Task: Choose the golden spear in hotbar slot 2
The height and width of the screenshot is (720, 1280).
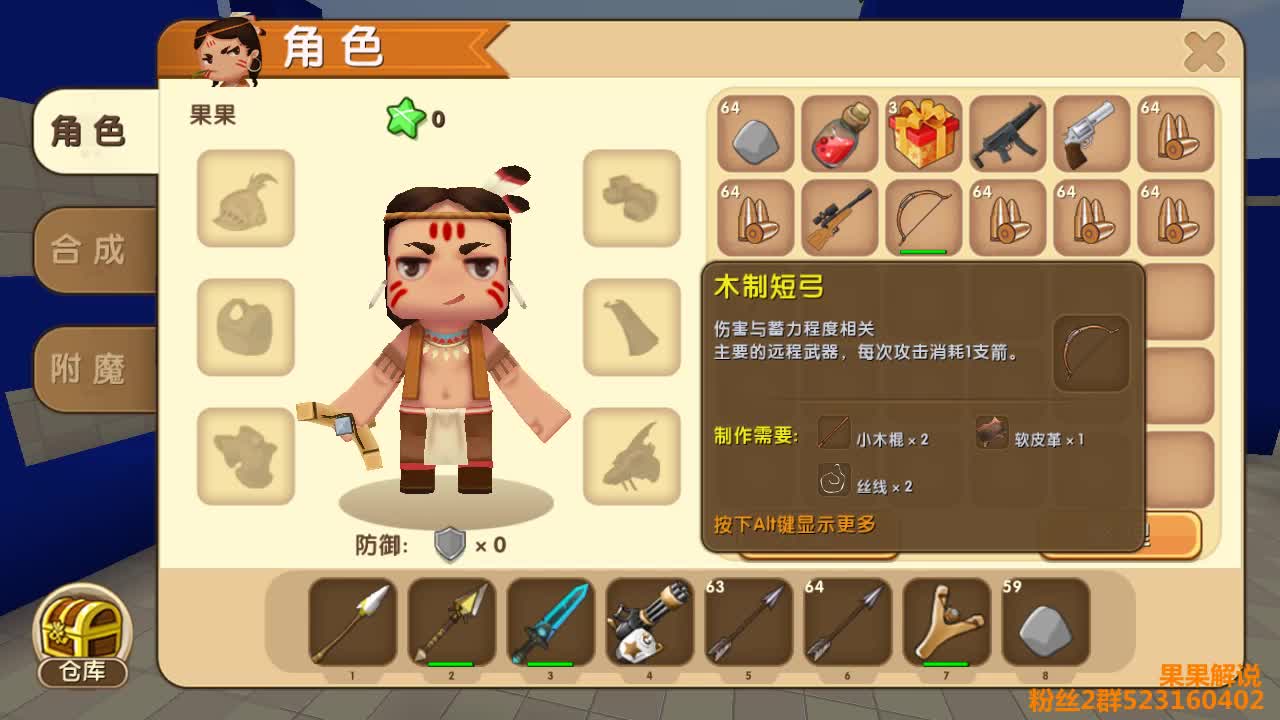Action: (x=451, y=622)
